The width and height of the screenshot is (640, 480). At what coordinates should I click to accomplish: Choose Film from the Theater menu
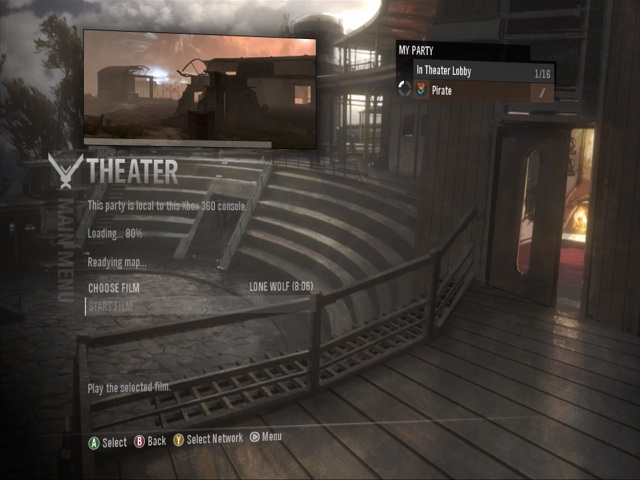(114, 288)
